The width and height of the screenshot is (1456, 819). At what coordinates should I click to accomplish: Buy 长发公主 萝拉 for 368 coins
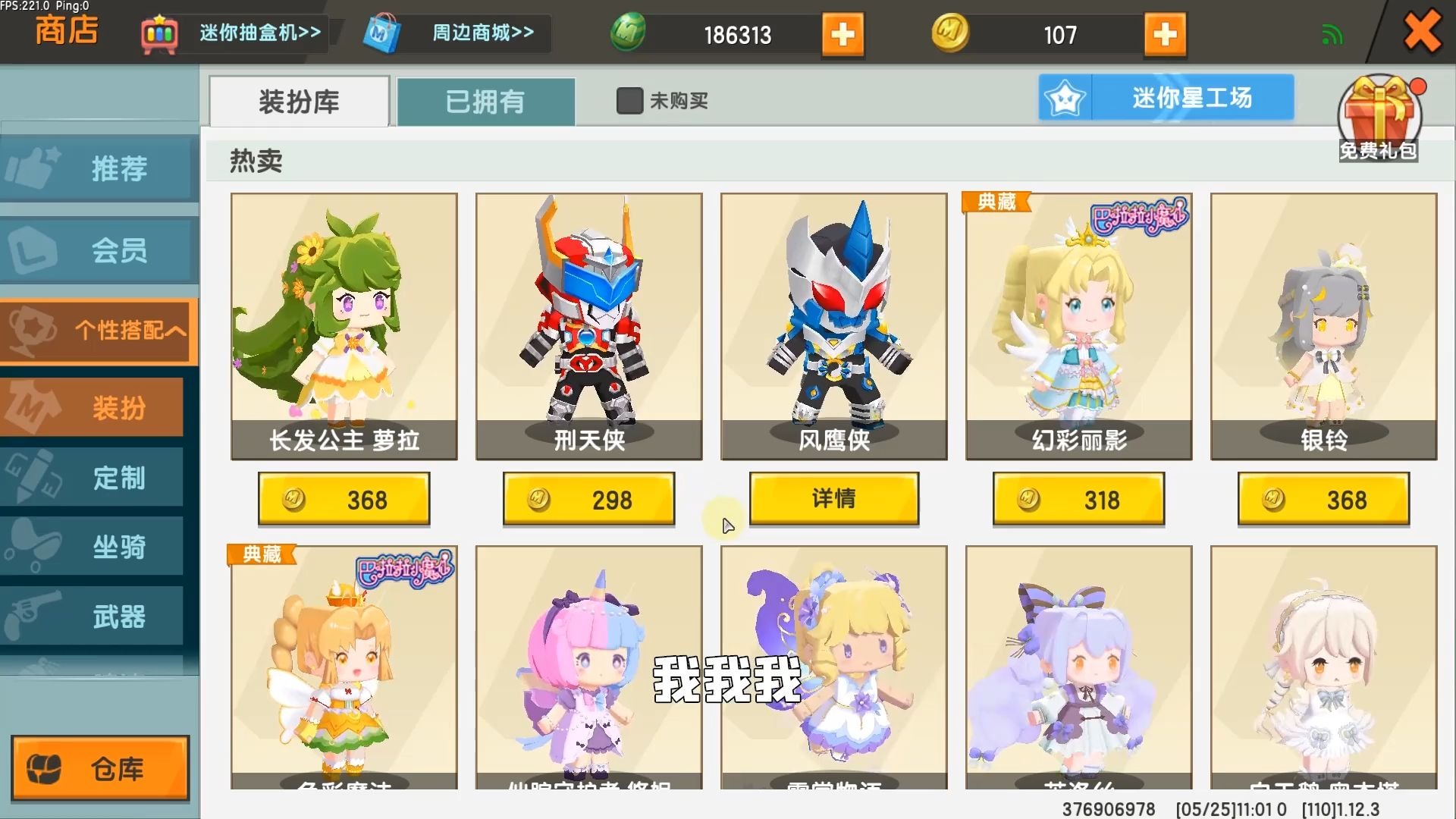[344, 499]
